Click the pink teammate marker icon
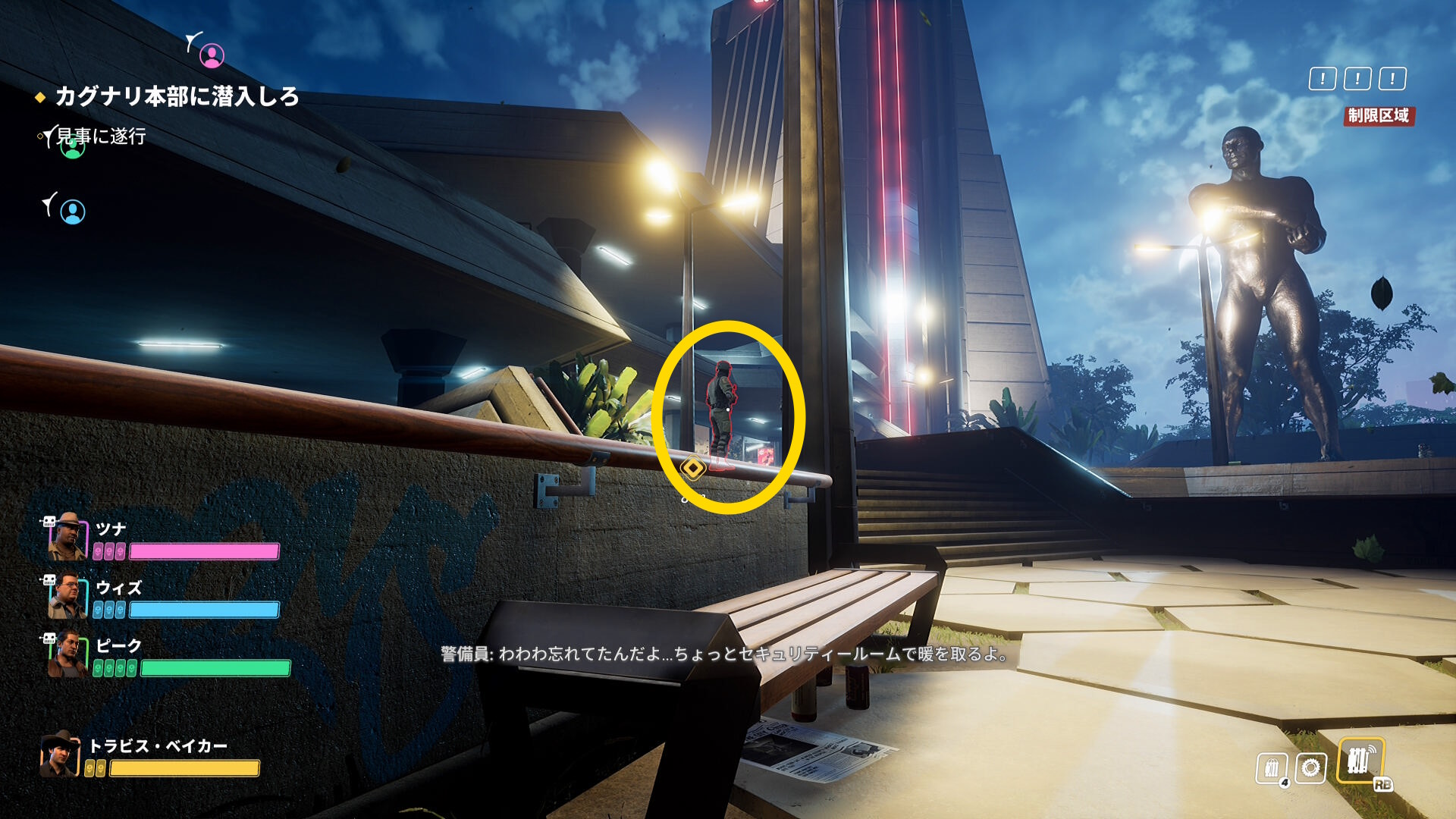The image size is (1456, 819). coord(212,55)
